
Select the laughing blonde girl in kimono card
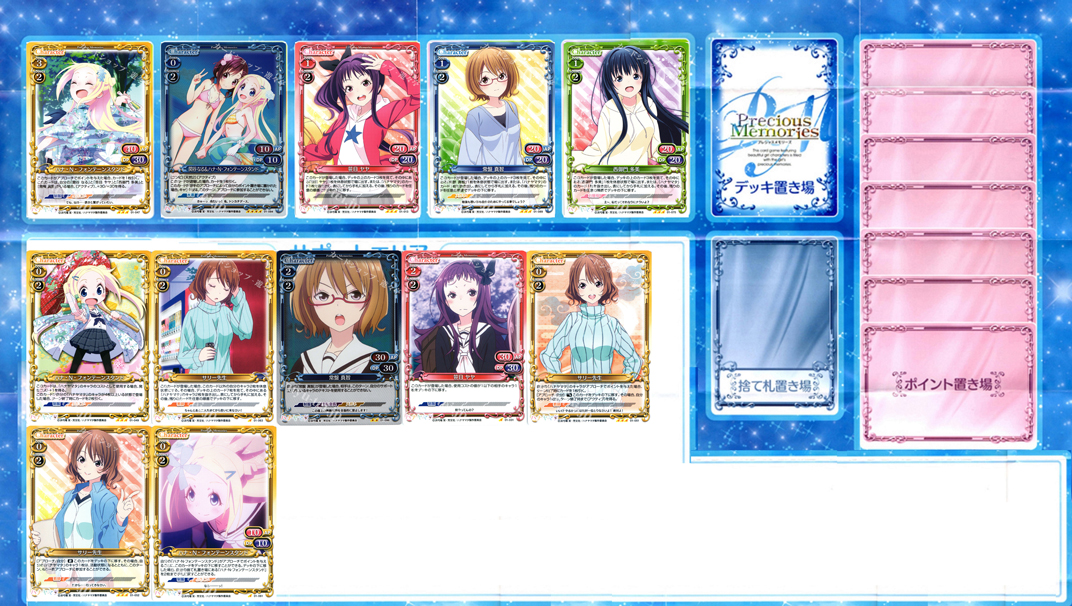pos(91,130)
